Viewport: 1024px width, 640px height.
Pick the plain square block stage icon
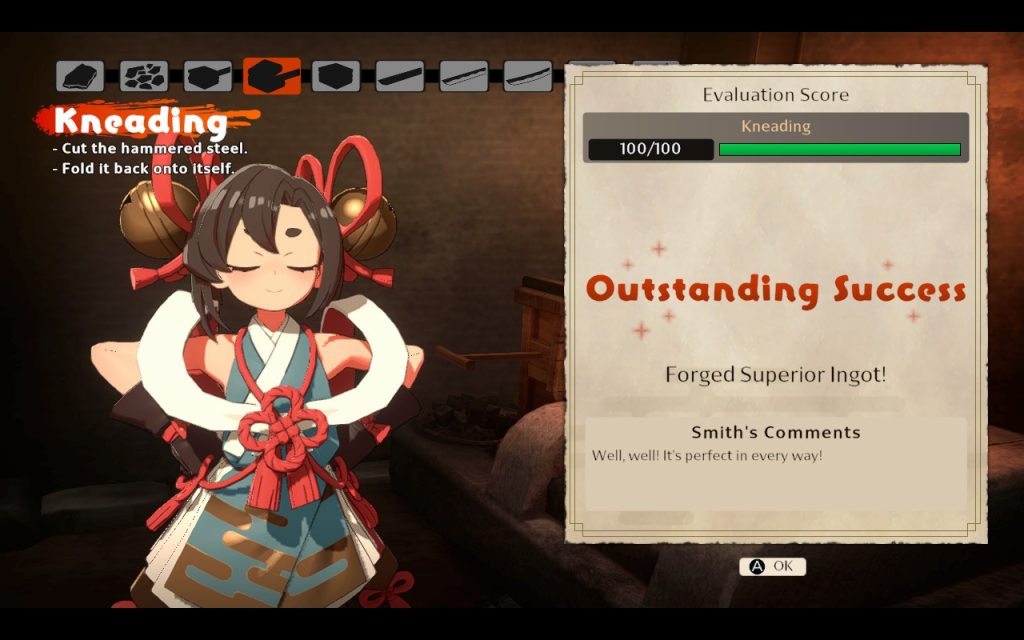point(336,76)
